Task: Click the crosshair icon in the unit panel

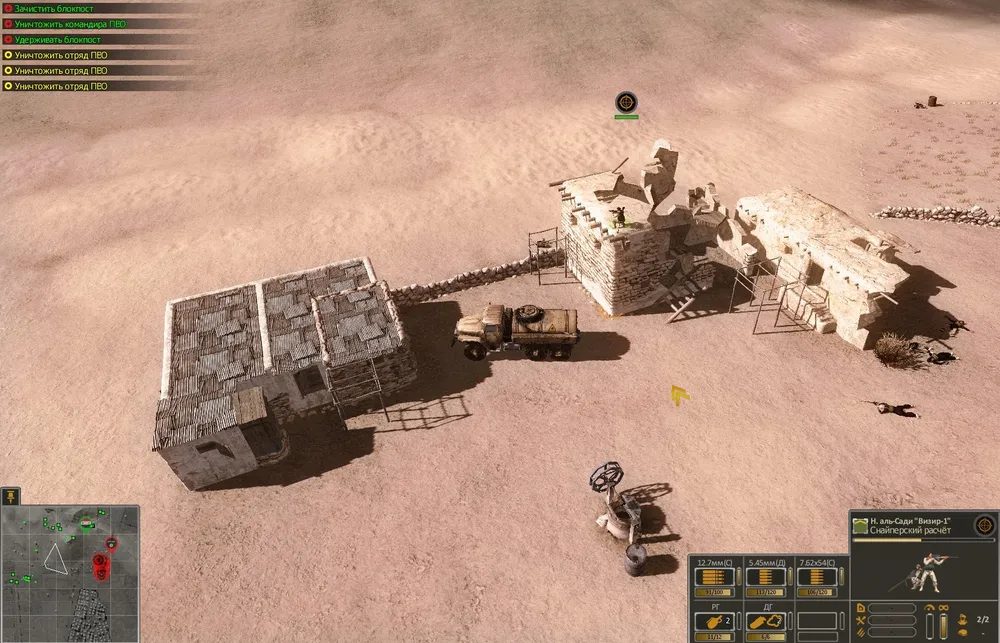Action: click(983, 524)
